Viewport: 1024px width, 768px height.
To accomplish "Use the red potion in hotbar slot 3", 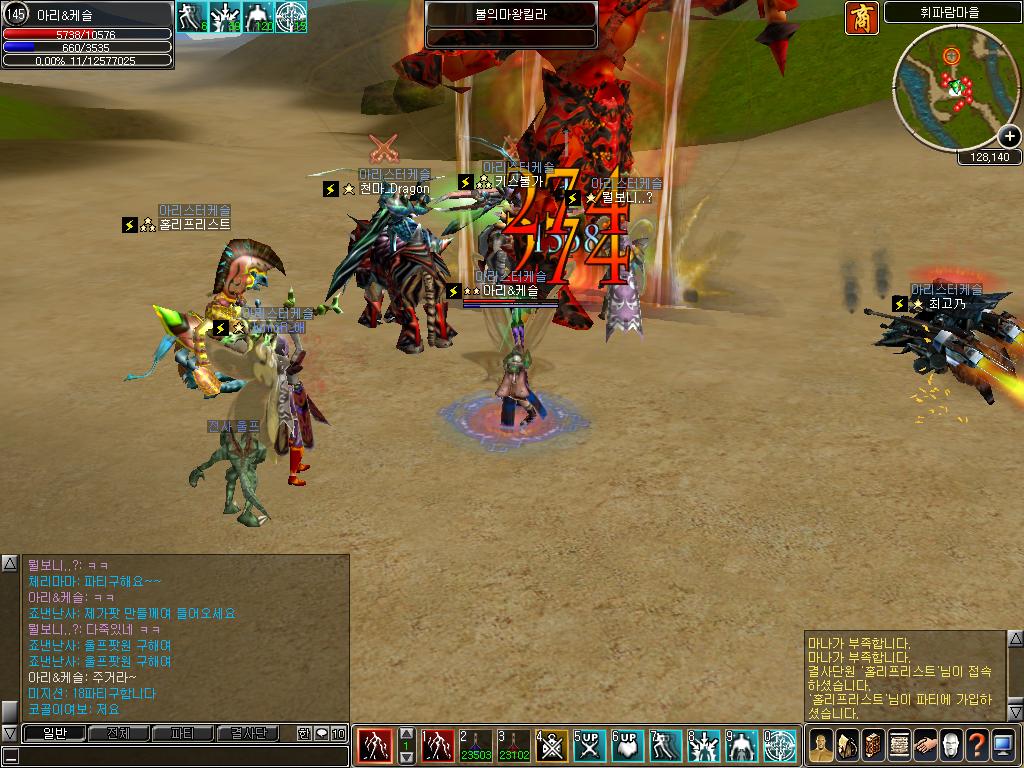I will coord(514,745).
